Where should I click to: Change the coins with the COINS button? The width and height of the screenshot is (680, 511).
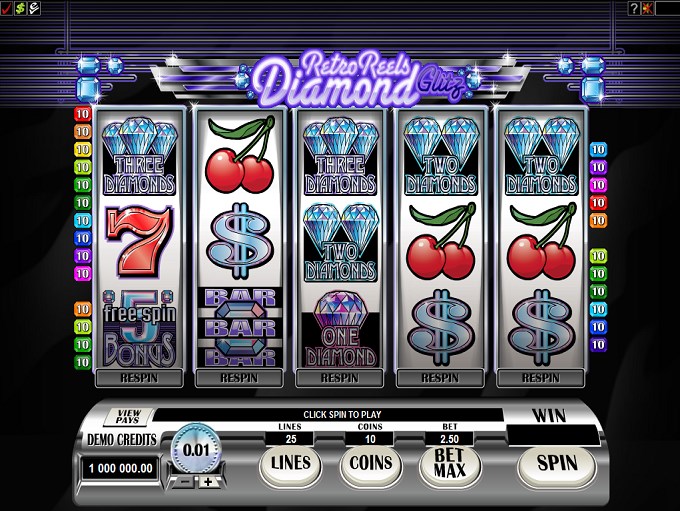click(367, 463)
